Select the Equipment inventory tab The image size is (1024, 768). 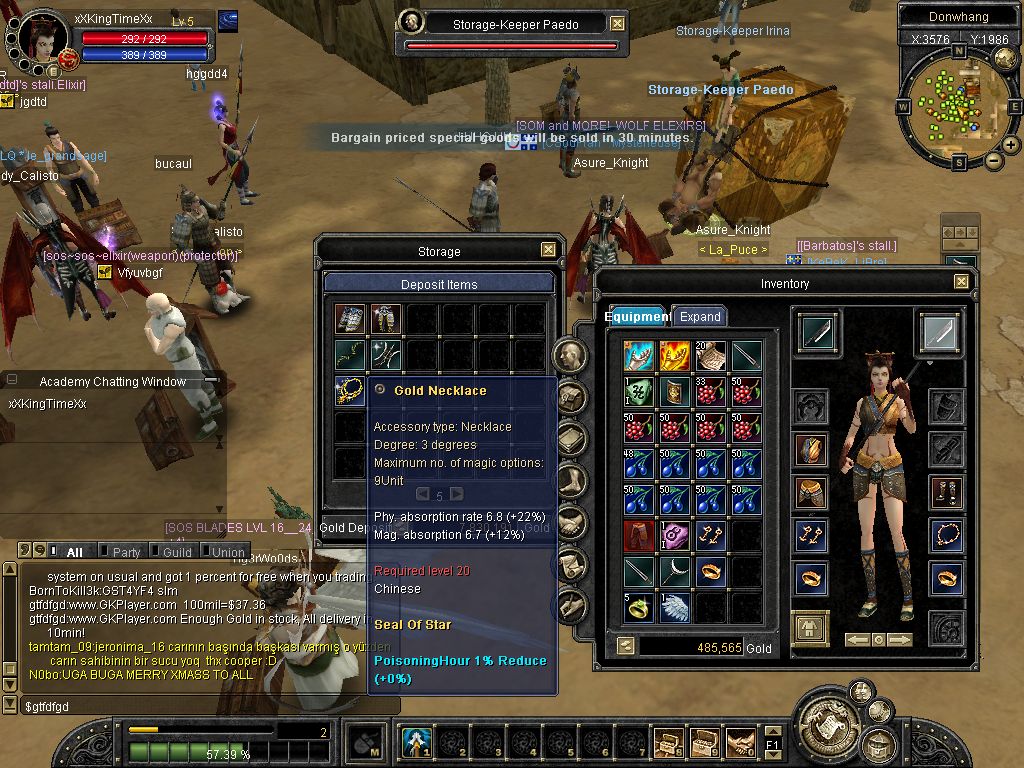638,316
